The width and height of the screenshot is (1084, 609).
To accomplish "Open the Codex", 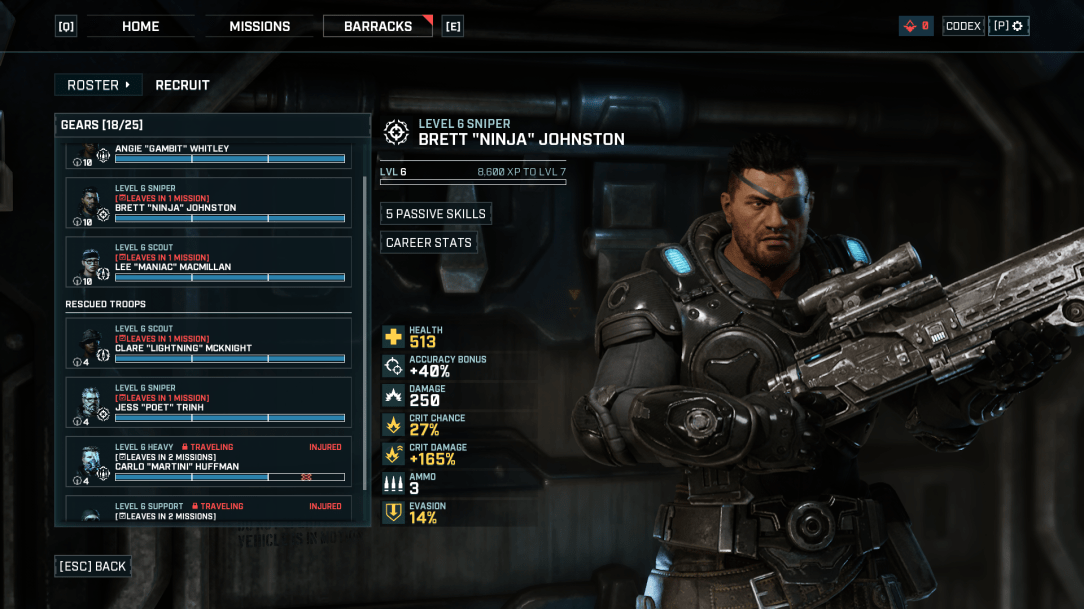I will pyautogui.click(x=963, y=26).
